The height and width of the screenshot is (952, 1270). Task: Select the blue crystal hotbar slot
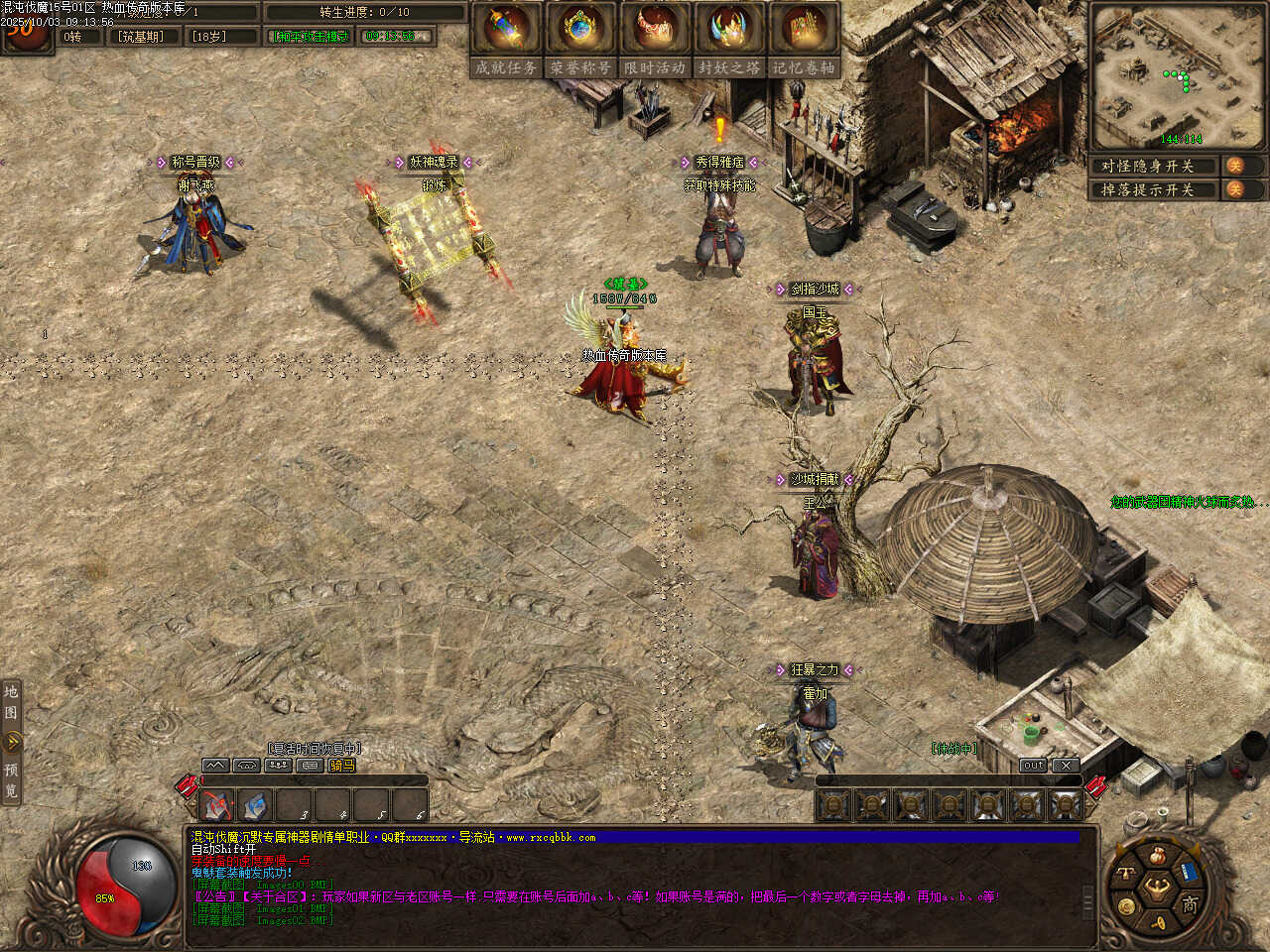[x=255, y=805]
